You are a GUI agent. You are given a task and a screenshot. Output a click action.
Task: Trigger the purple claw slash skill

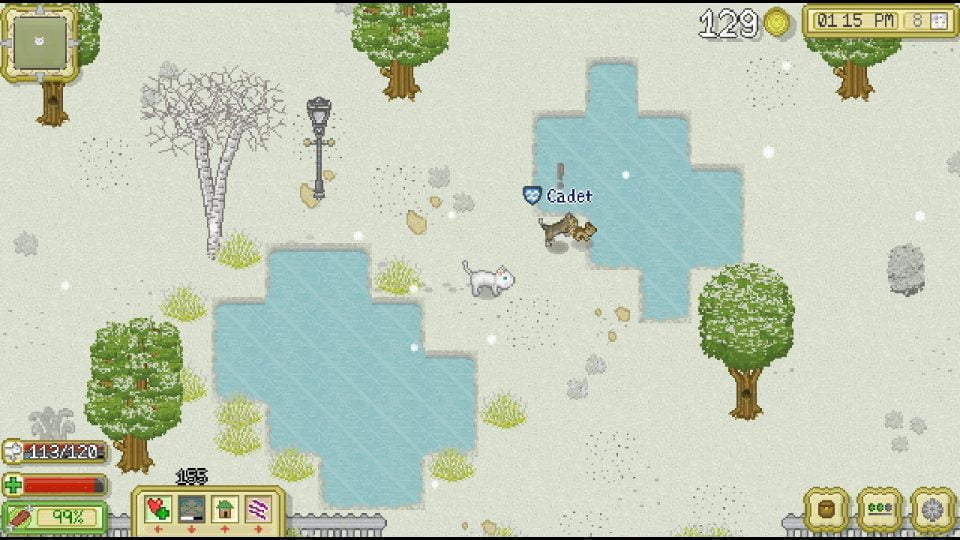(x=258, y=509)
